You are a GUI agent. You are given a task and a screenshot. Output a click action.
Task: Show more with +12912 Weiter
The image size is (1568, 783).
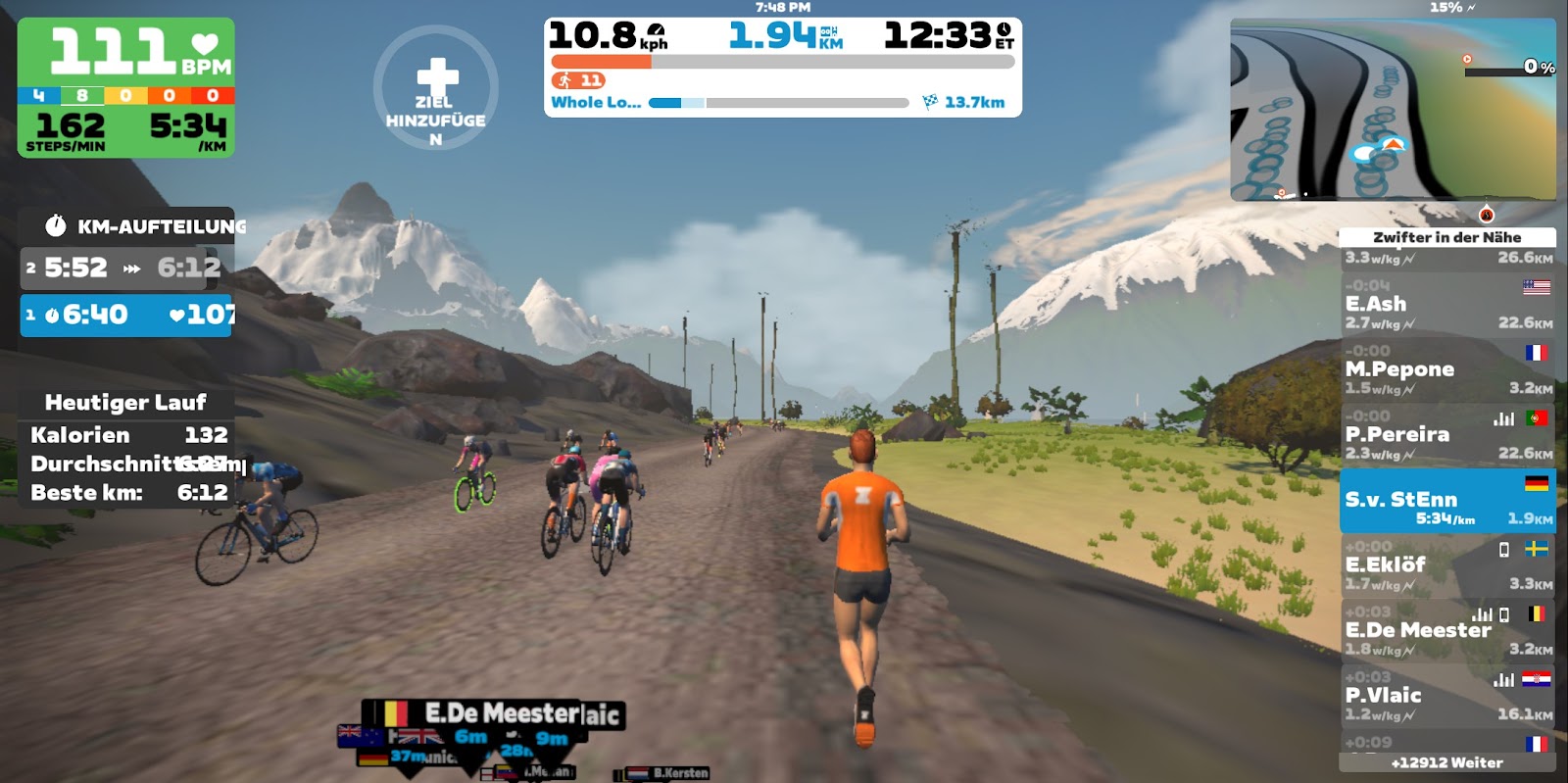(1446, 762)
